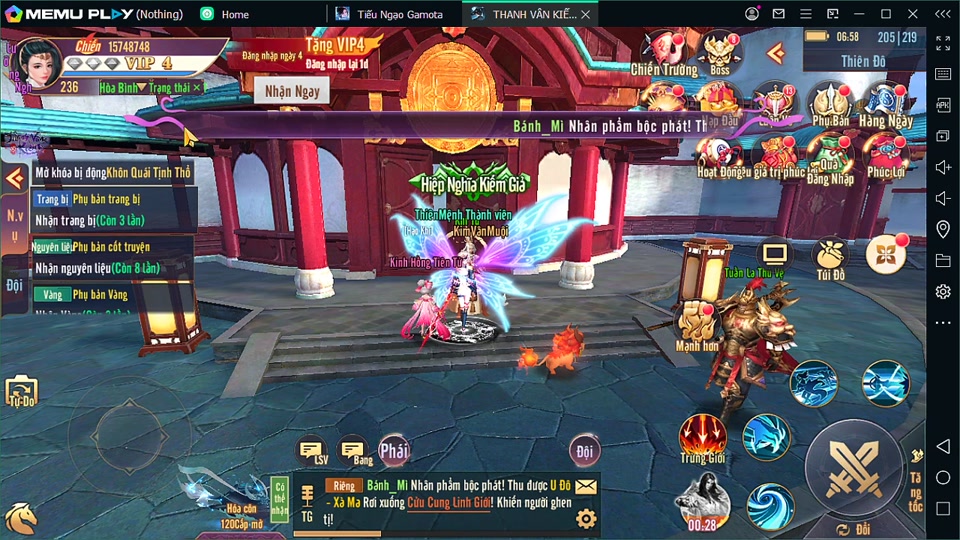The image size is (960, 540).
Task: Tap the crossed swords basic attack button
Action: 853,467
